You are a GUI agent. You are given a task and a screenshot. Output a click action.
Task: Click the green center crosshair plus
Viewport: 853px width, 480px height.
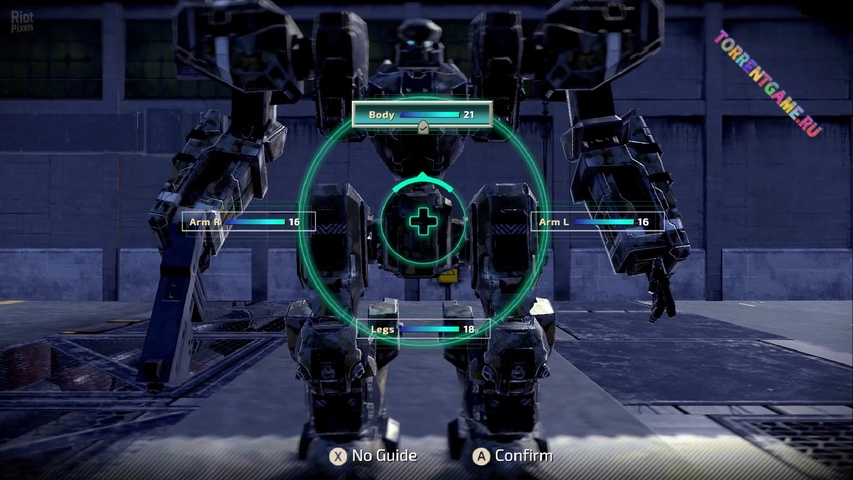pyautogui.click(x=424, y=222)
